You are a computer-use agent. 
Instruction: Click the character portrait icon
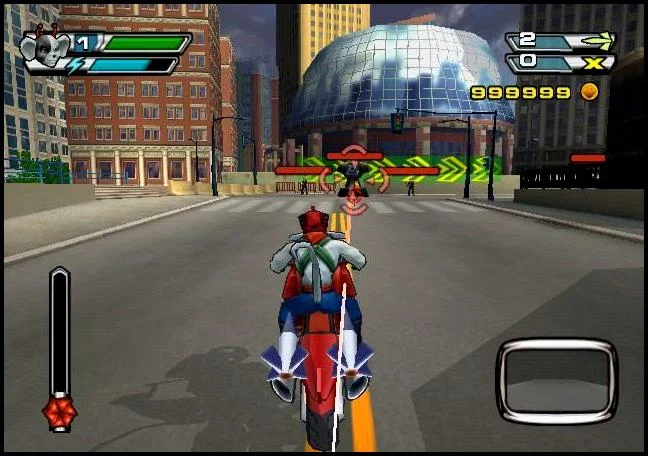coord(46,50)
